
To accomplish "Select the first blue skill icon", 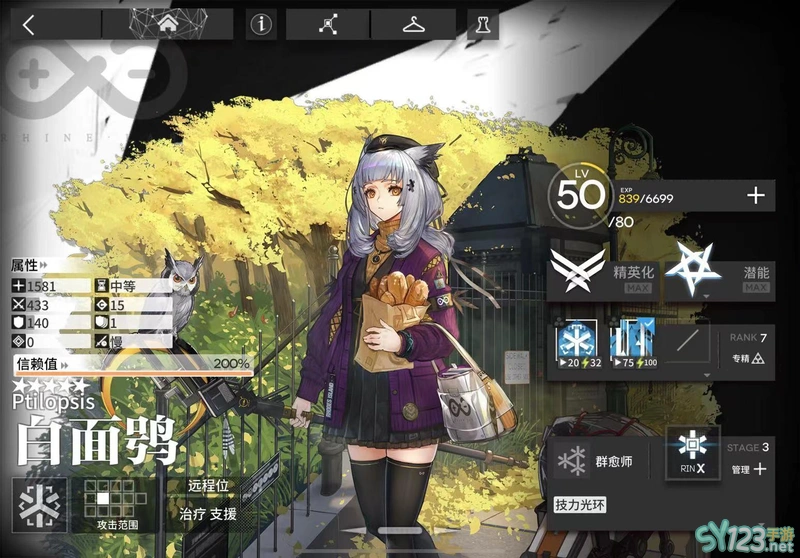I will (576, 345).
